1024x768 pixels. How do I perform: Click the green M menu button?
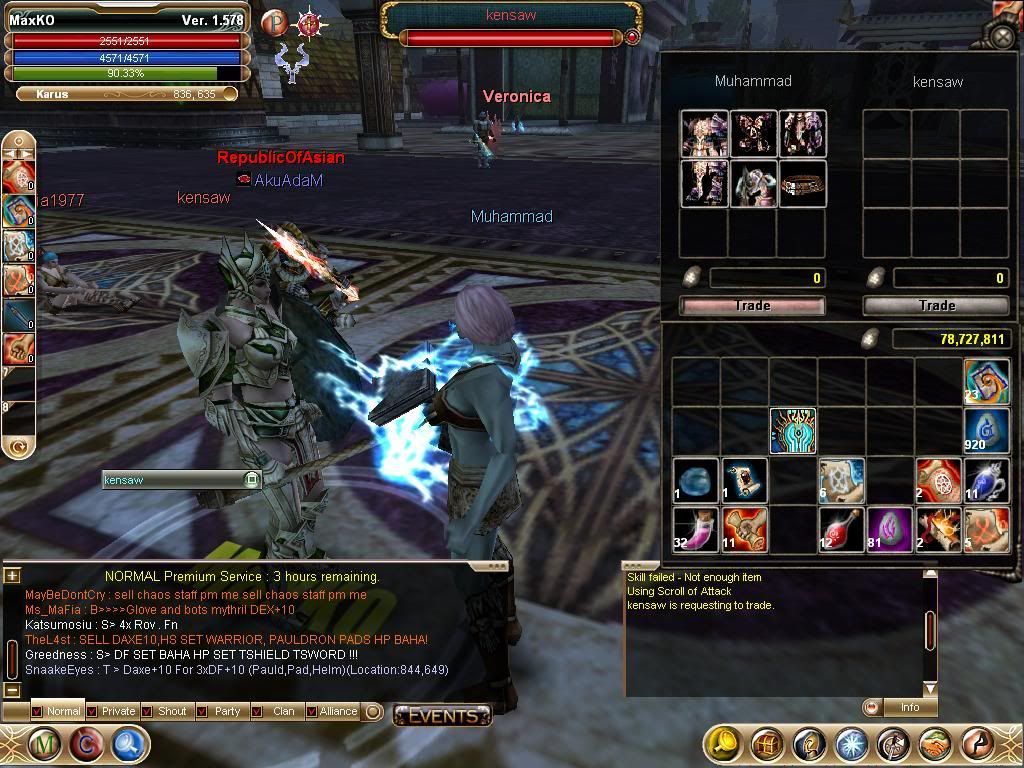point(44,744)
